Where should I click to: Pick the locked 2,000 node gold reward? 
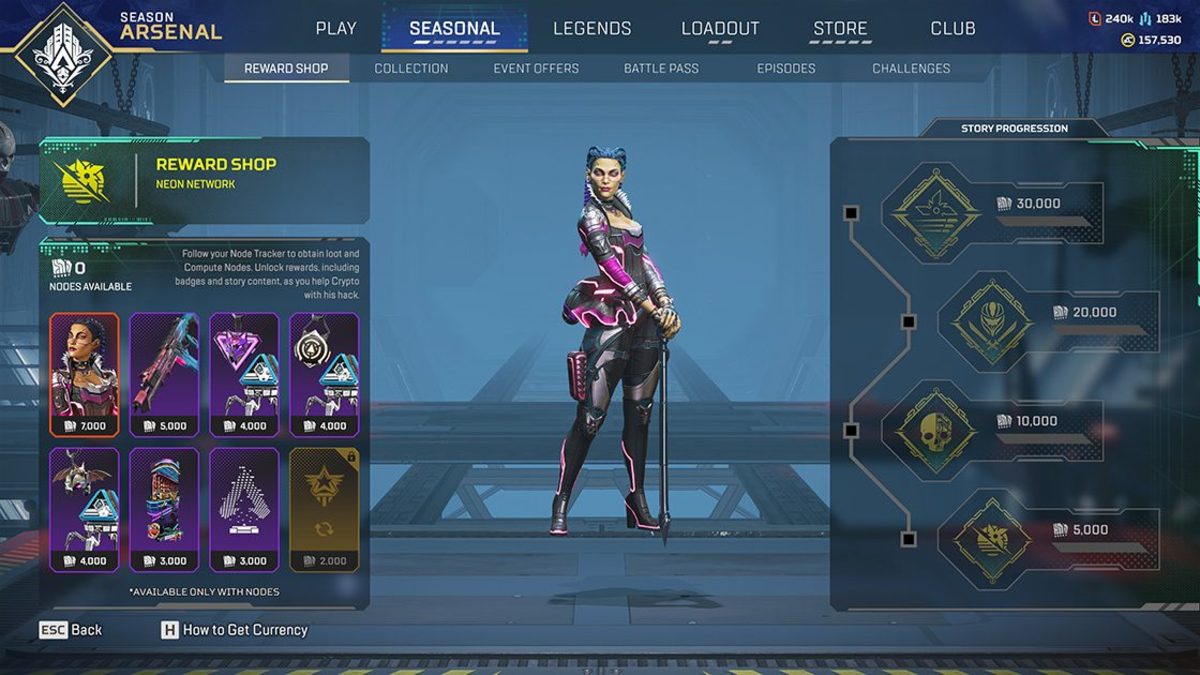tap(324, 510)
